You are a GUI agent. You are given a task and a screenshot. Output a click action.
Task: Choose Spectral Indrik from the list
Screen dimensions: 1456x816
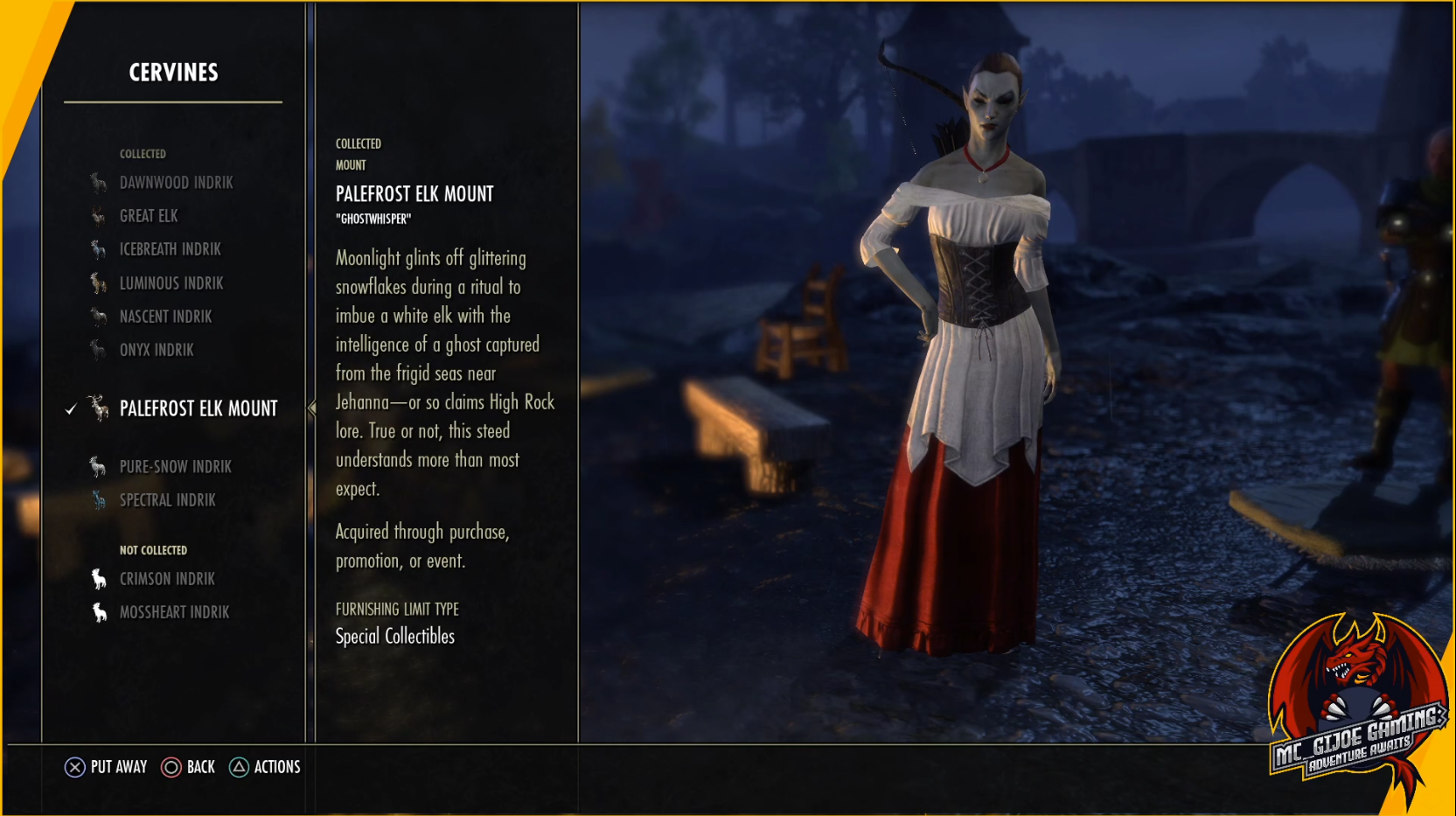click(x=167, y=500)
